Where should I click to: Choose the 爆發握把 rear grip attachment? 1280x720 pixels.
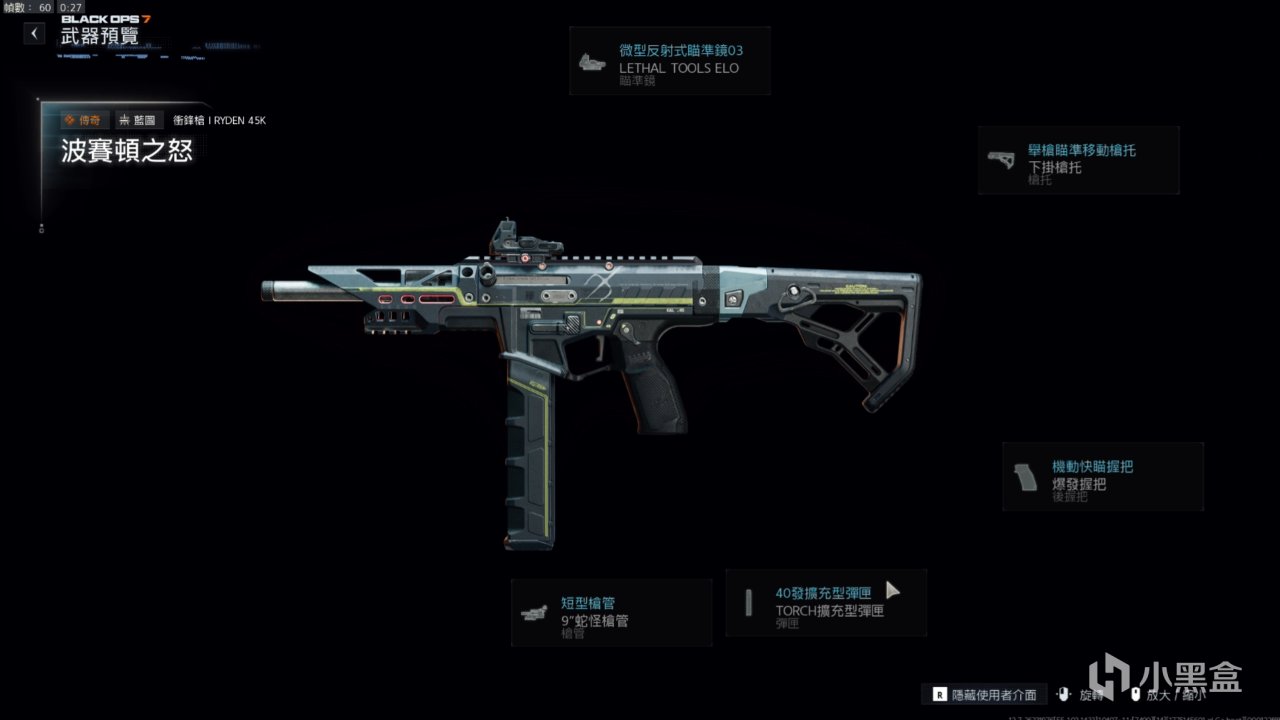1102,477
